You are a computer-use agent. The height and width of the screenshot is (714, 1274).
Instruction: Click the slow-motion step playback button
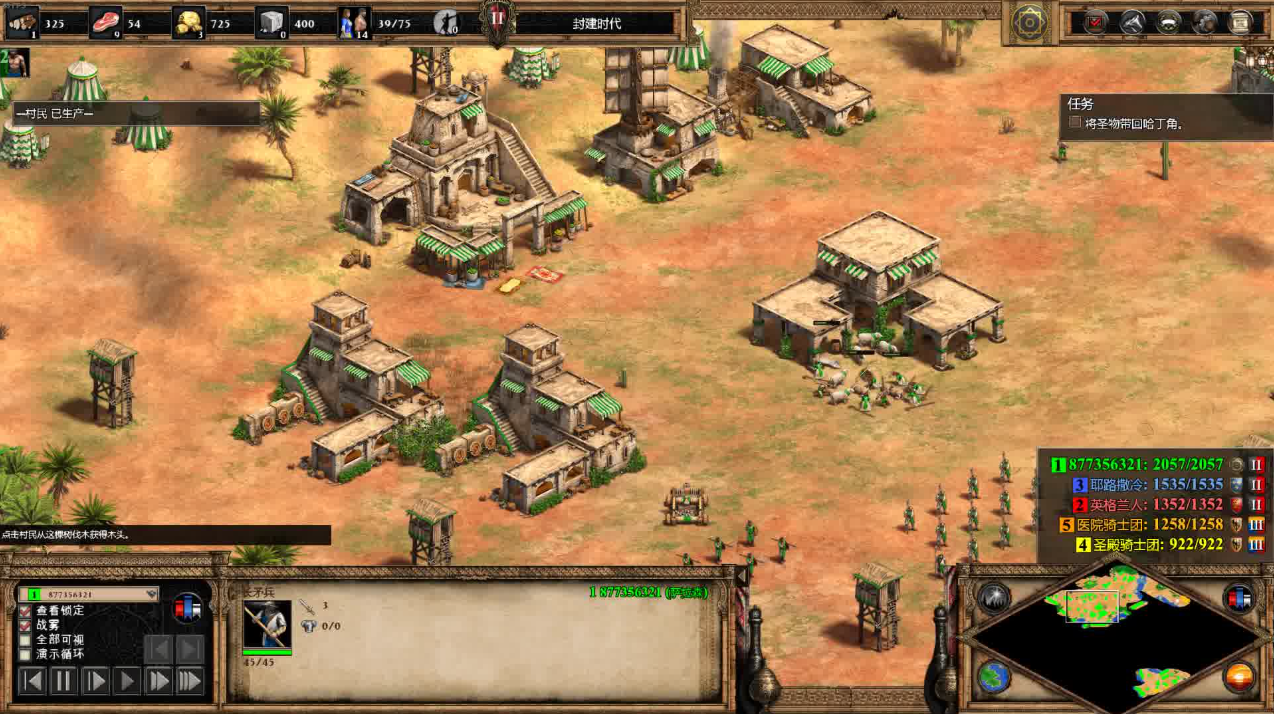point(95,682)
